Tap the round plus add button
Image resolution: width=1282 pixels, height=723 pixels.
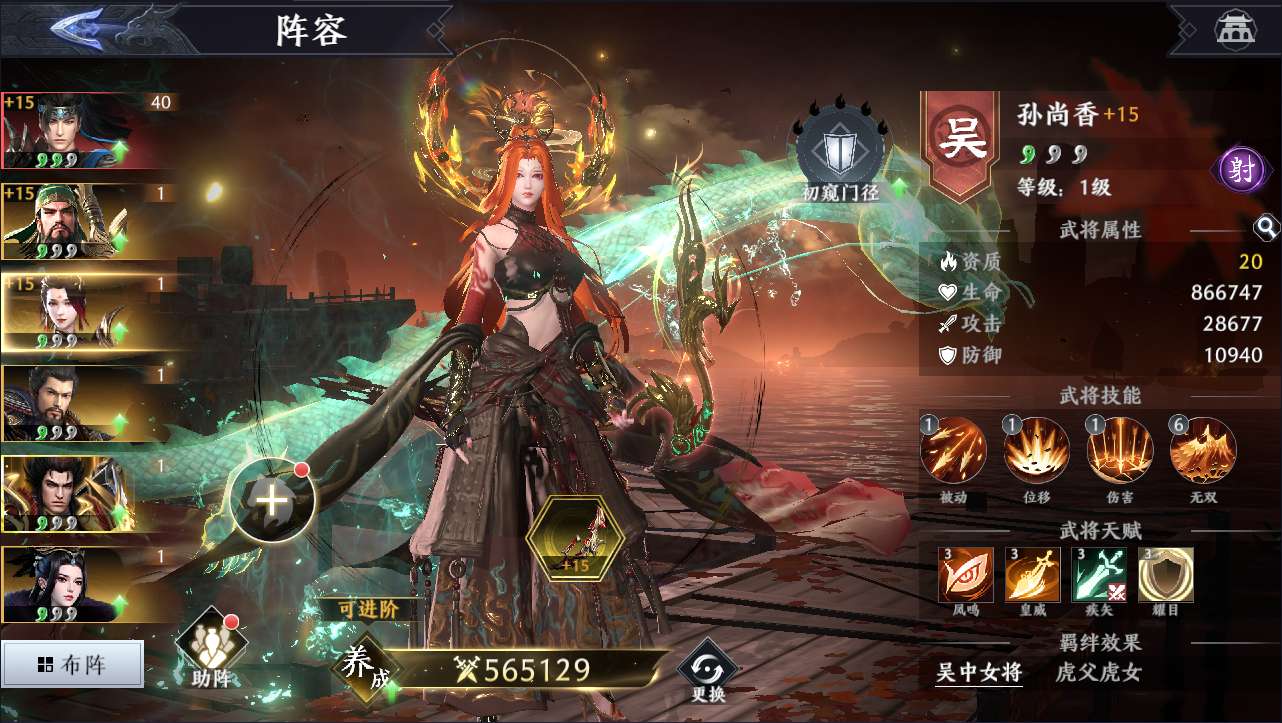coord(272,501)
